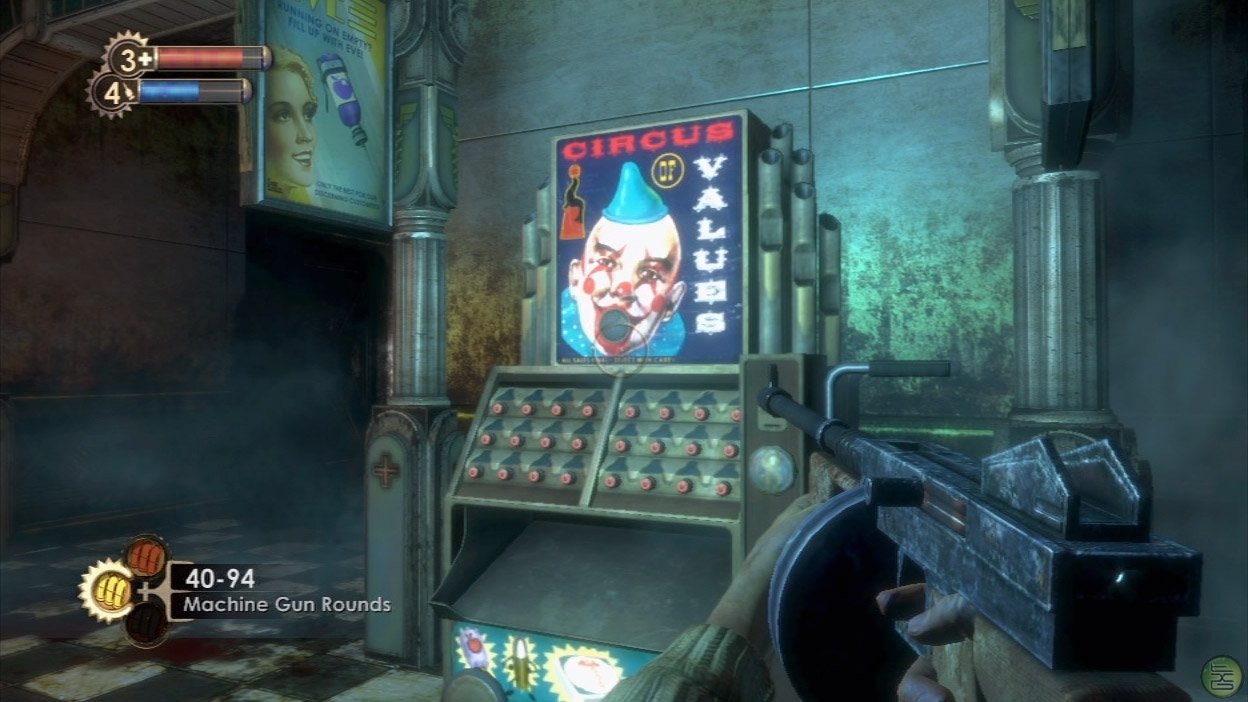The height and width of the screenshot is (702, 1248).
Task: Switch to the red ammo type icon
Action: pyautogui.click(x=146, y=555)
